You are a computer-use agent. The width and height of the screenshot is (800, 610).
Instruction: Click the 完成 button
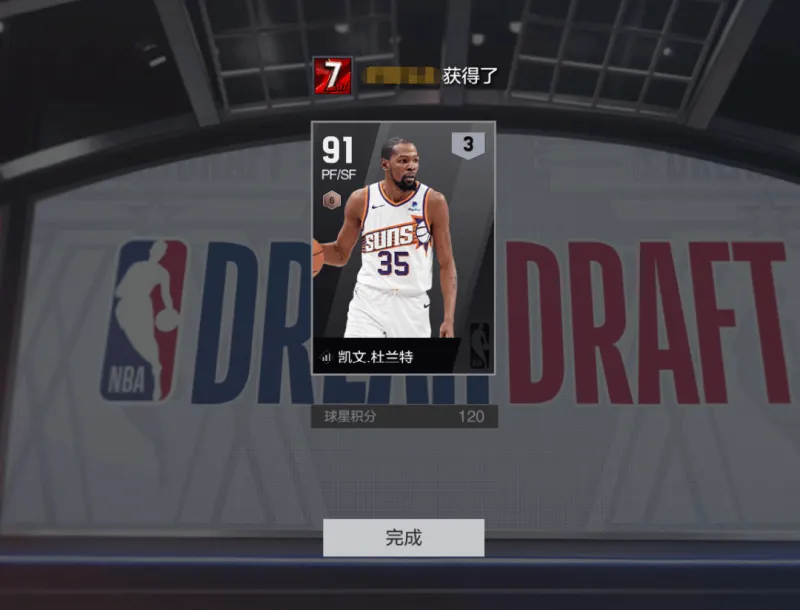pyautogui.click(x=403, y=538)
